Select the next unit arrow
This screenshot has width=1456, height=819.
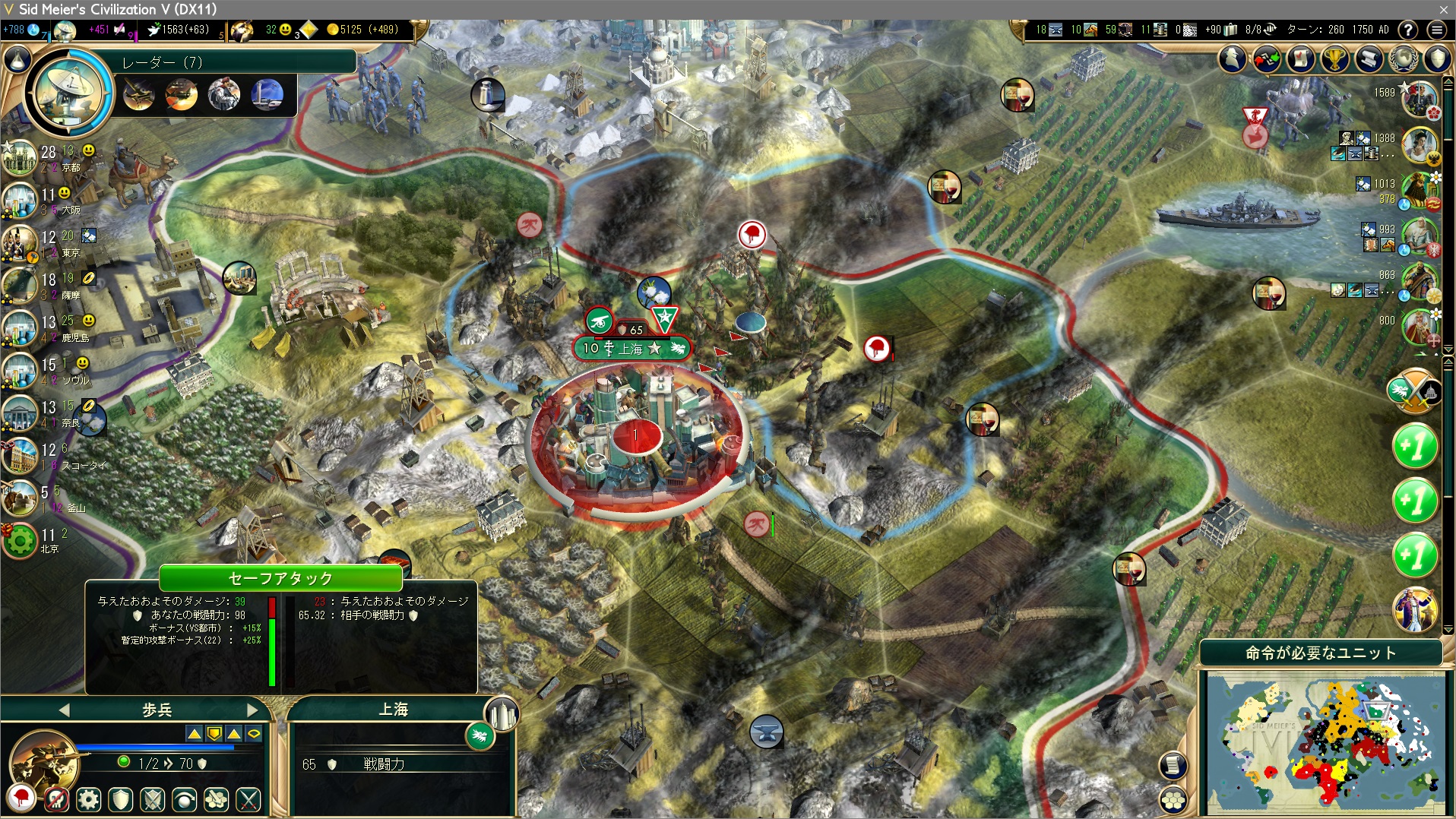click(x=253, y=710)
